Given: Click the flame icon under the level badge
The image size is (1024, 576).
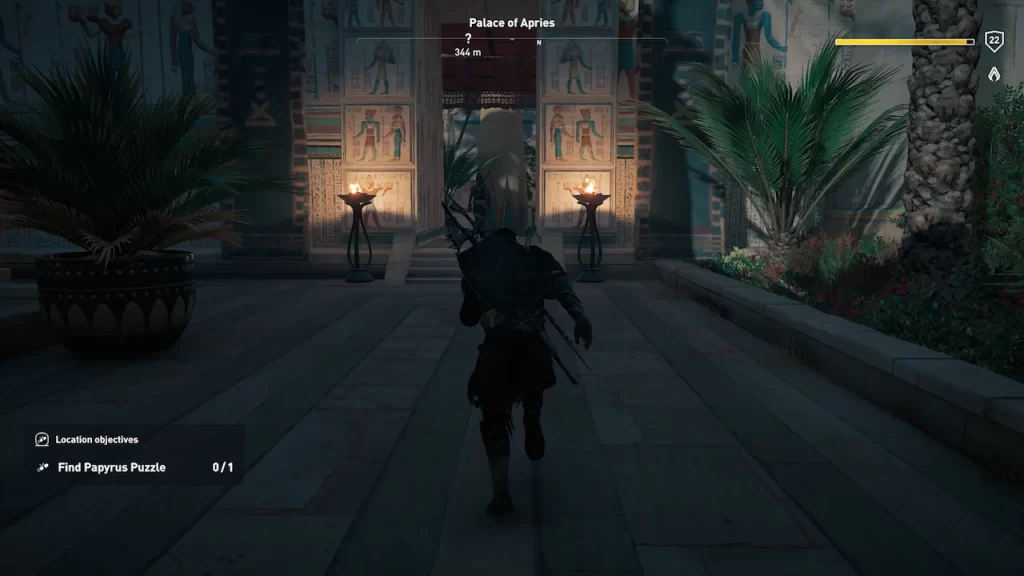Looking at the screenshot, I should point(994,73).
